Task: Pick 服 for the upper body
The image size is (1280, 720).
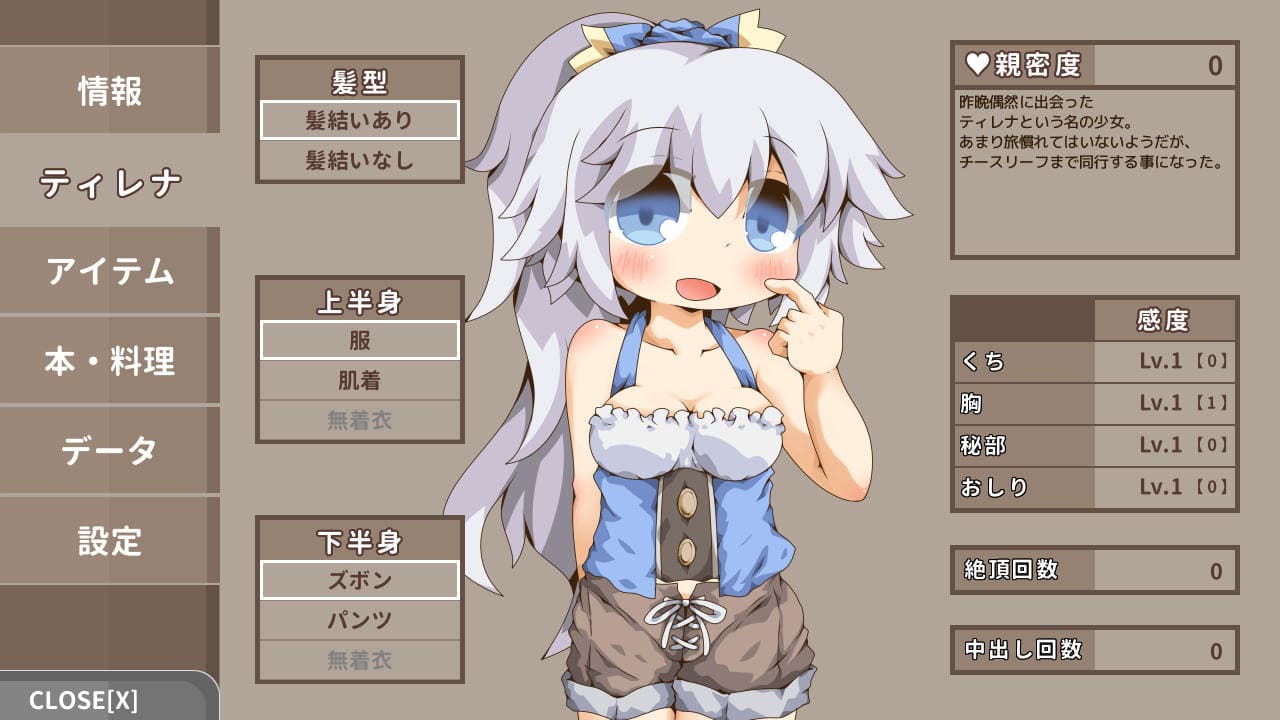Action: (x=360, y=340)
